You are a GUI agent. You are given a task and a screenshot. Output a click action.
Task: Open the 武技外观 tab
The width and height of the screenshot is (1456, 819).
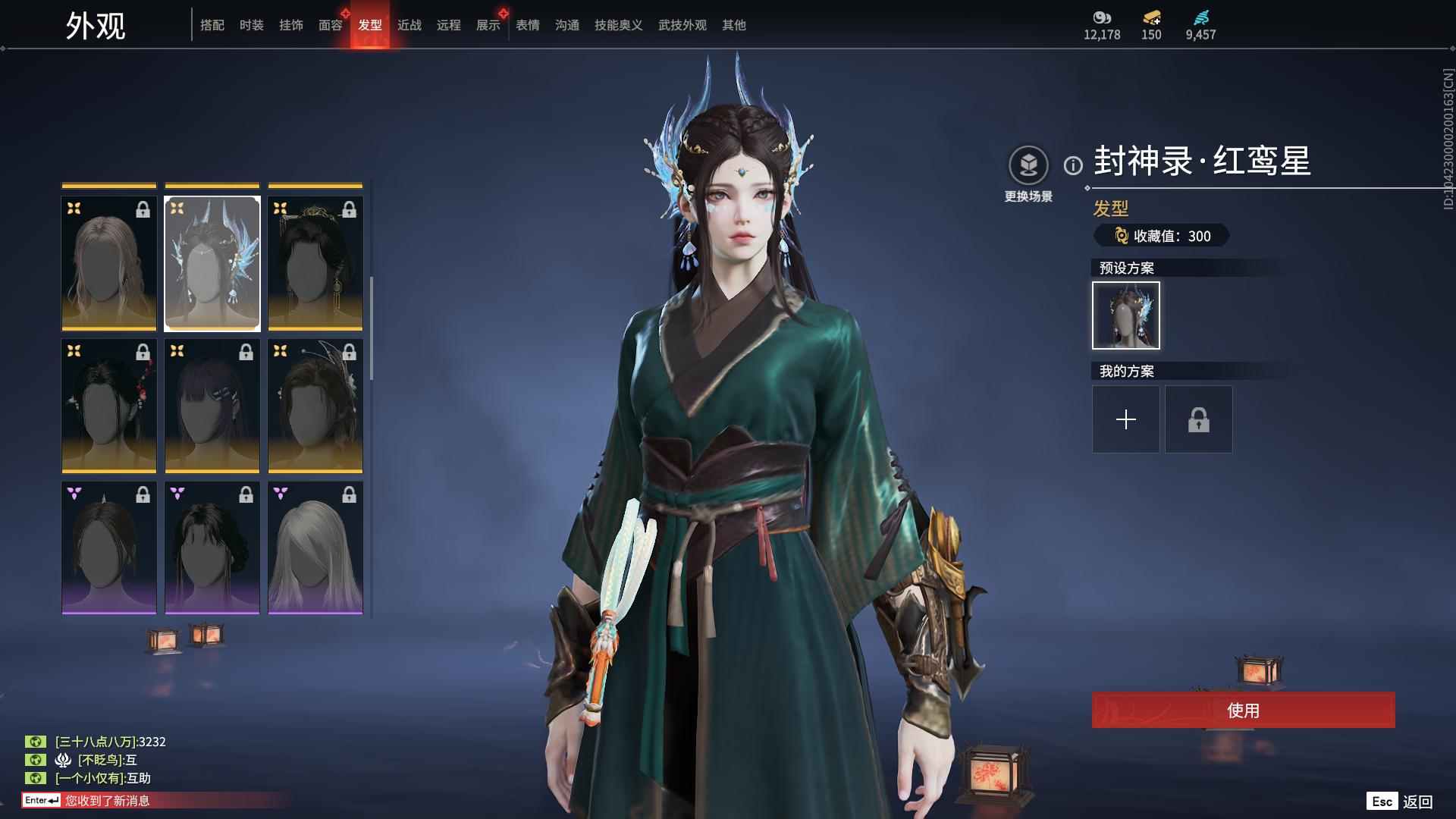681,24
